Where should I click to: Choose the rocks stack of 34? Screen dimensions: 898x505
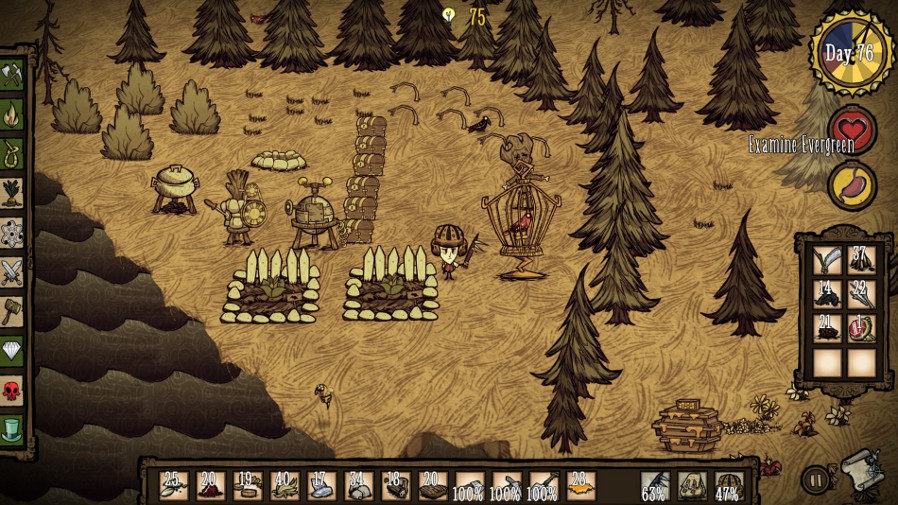[358, 486]
